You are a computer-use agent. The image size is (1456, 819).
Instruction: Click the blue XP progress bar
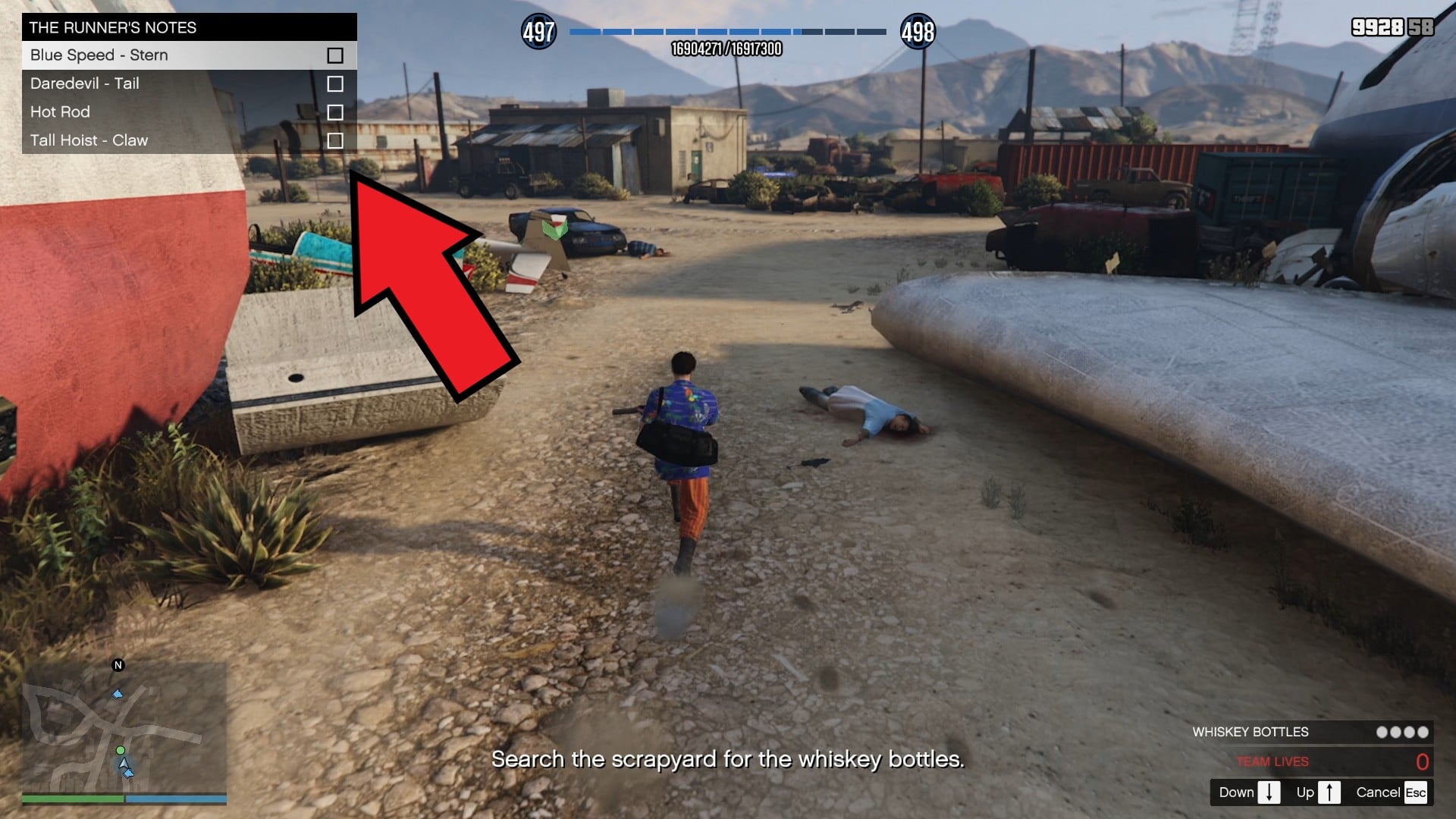click(726, 33)
